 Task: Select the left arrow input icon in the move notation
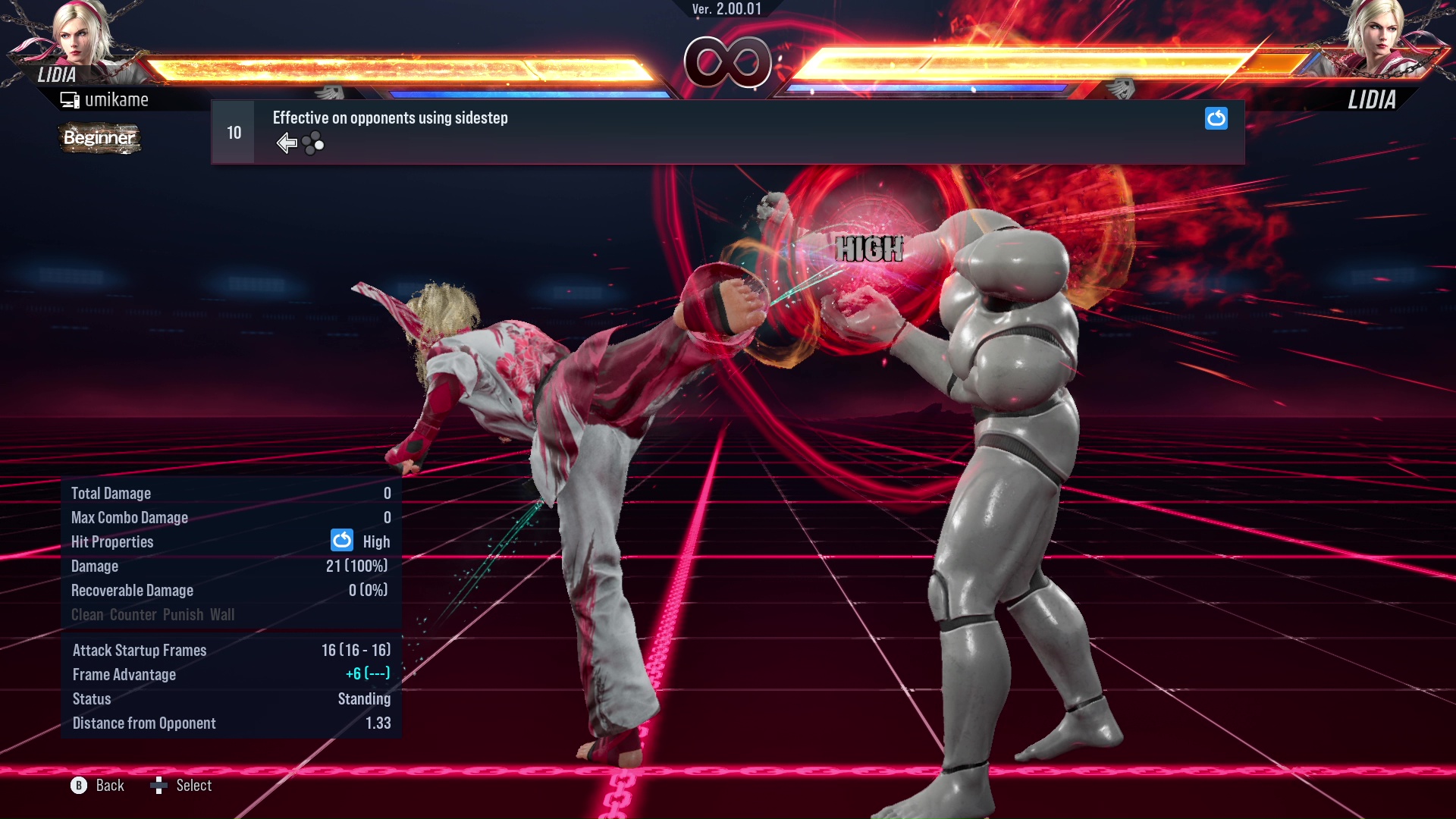pos(287,142)
